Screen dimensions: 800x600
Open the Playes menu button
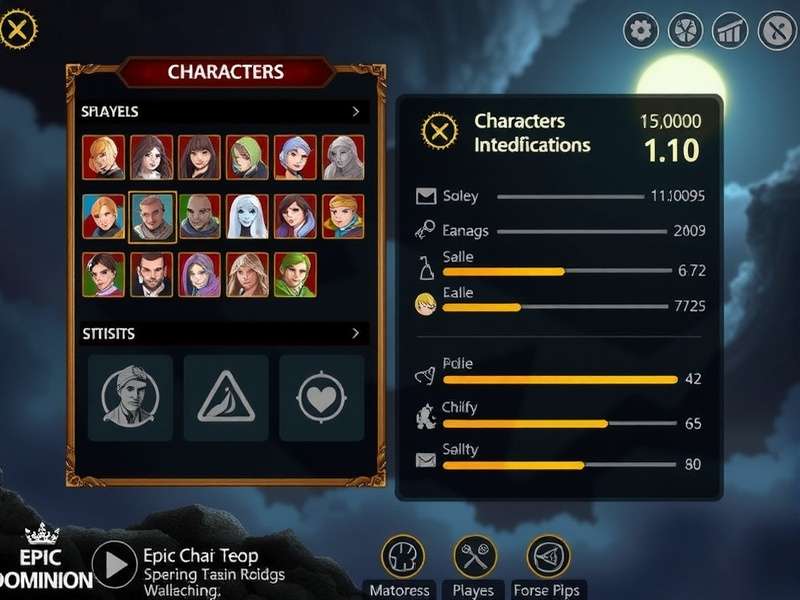tap(475, 557)
